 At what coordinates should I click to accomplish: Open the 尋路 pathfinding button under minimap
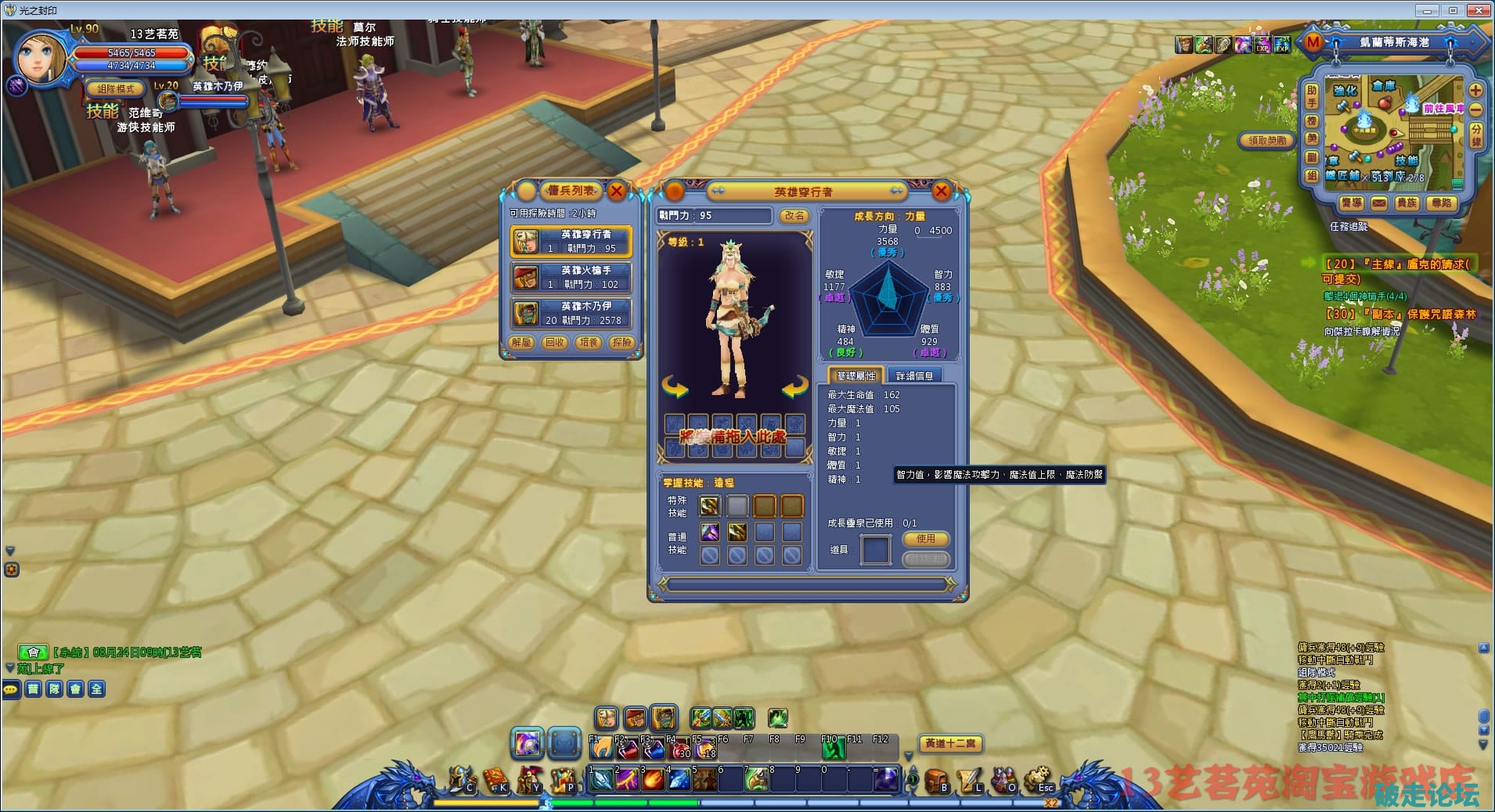[x=1441, y=203]
